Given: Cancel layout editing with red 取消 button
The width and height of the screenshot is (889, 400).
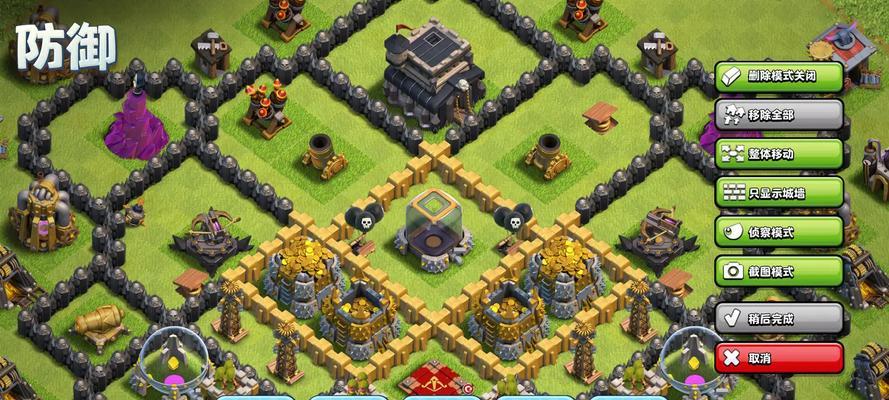Looking at the screenshot, I should click(x=779, y=358).
